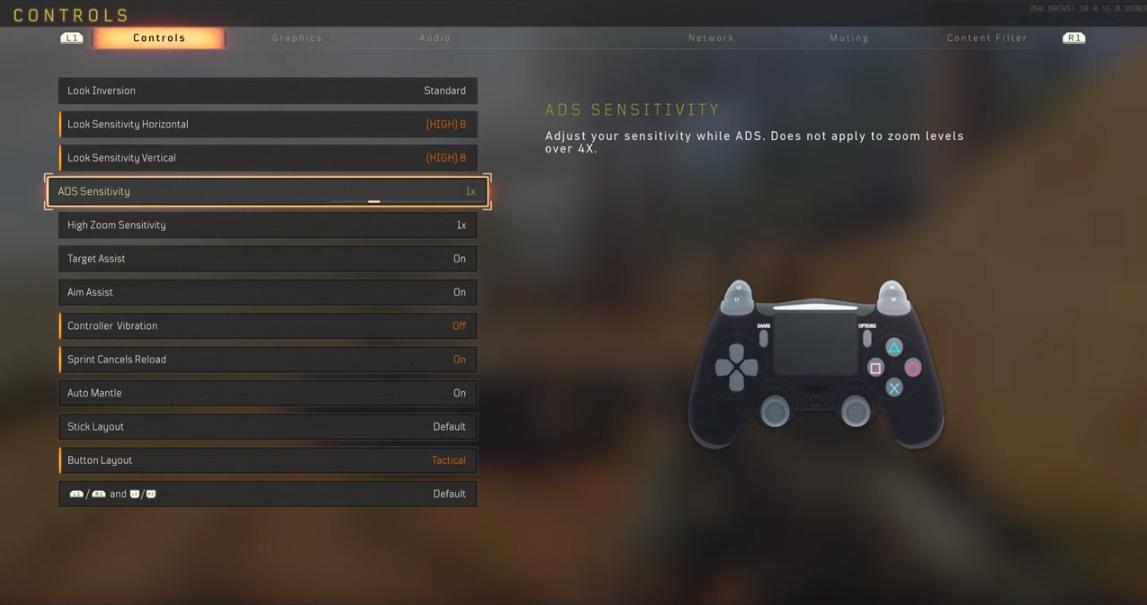Toggle the Auto Mantle setting
Viewport: 1147px width, 605px height.
tap(268, 393)
